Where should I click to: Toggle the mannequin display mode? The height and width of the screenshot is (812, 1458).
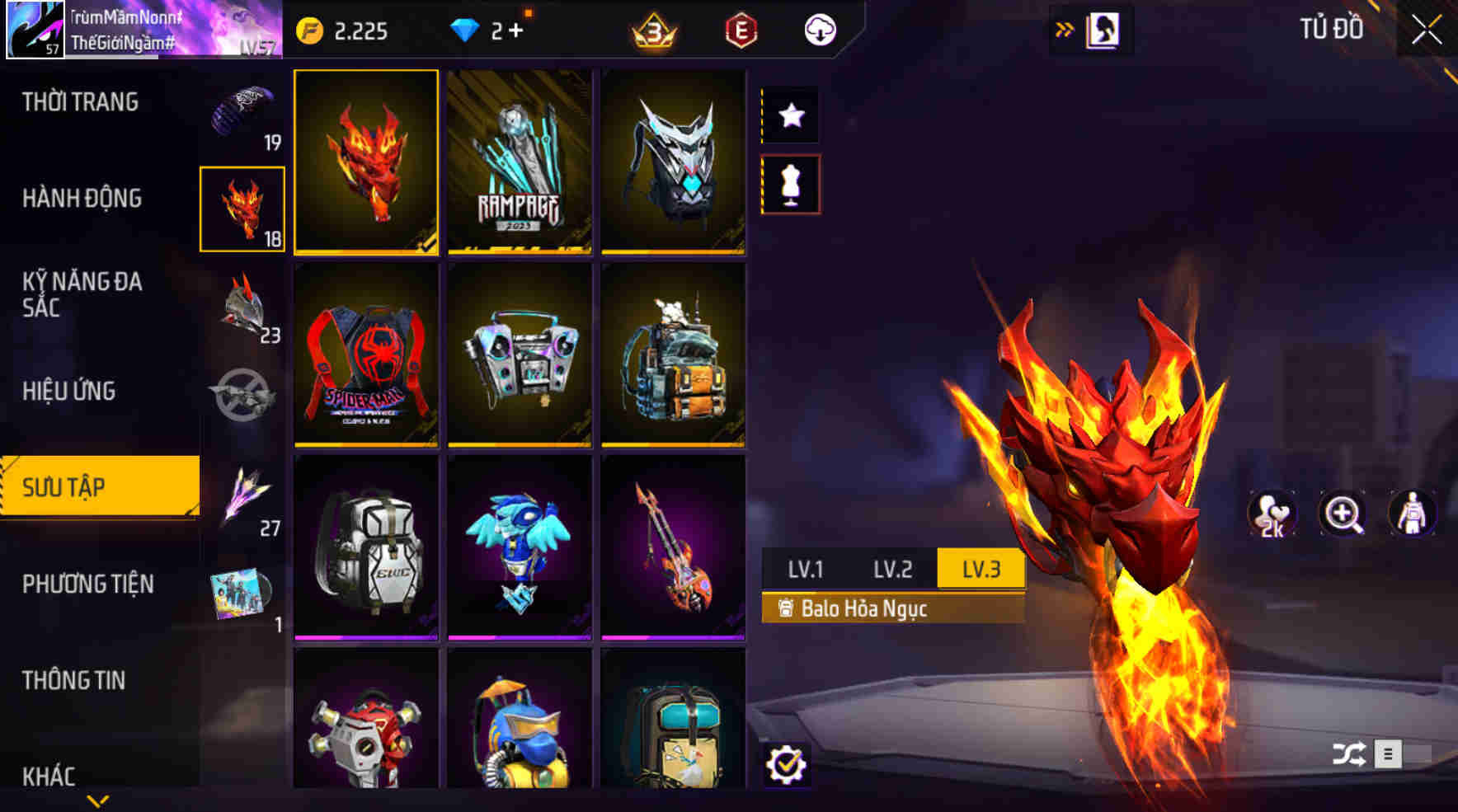tap(791, 185)
